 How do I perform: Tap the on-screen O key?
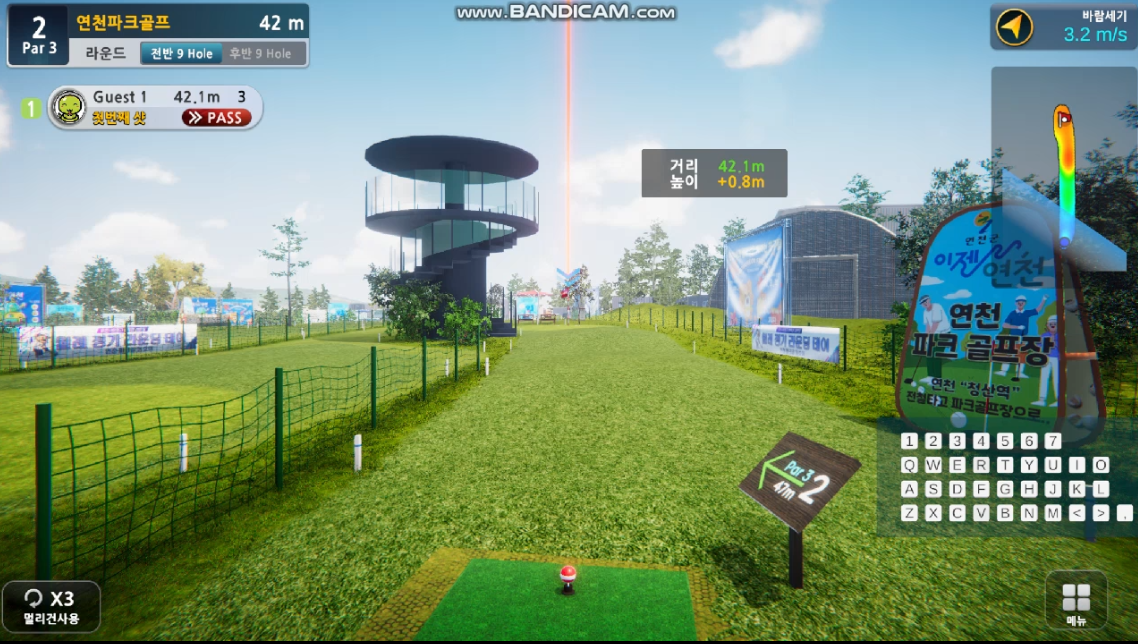[x=1101, y=465]
